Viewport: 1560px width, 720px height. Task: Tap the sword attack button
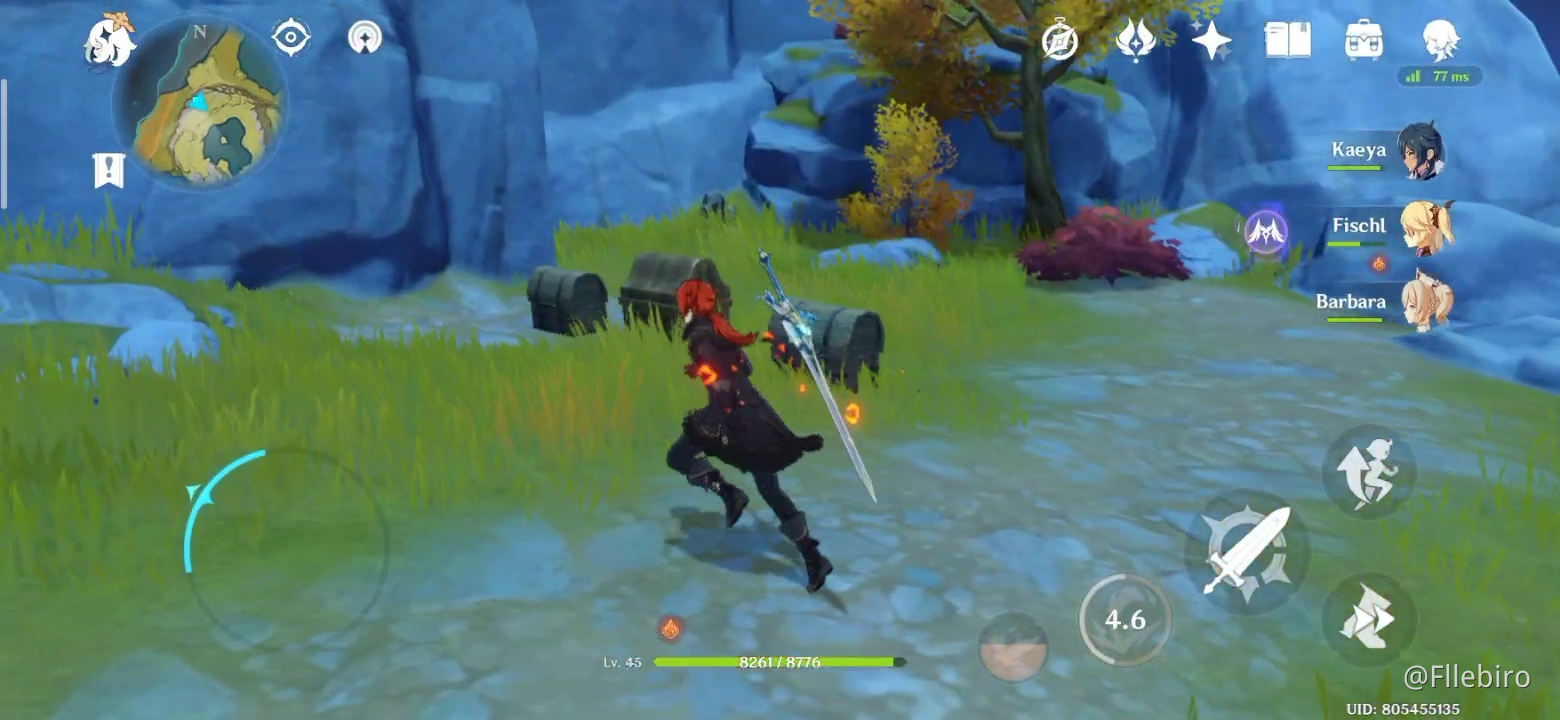(1246, 551)
